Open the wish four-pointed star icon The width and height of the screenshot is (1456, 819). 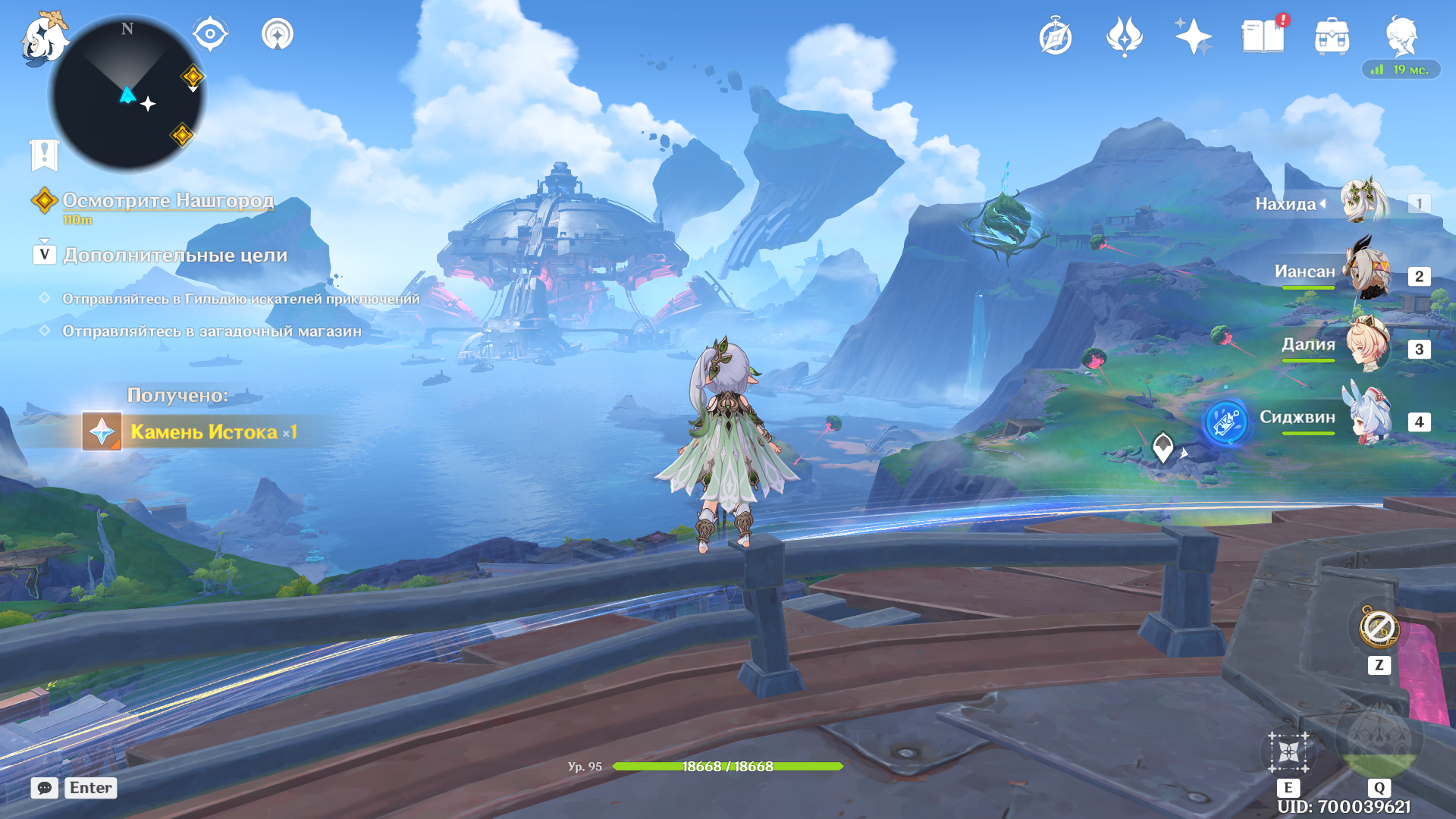[1193, 36]
